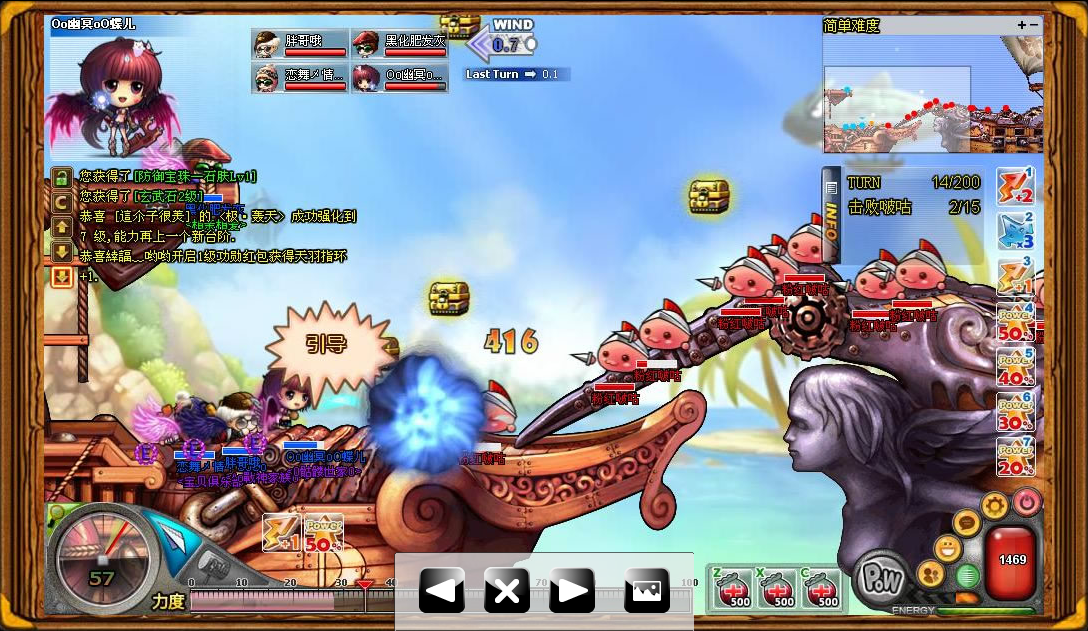Use the +2 shots skill icon
The height and width of the screenshot is (631, 1088).
pyautogui.click(x=1015, y=187)
